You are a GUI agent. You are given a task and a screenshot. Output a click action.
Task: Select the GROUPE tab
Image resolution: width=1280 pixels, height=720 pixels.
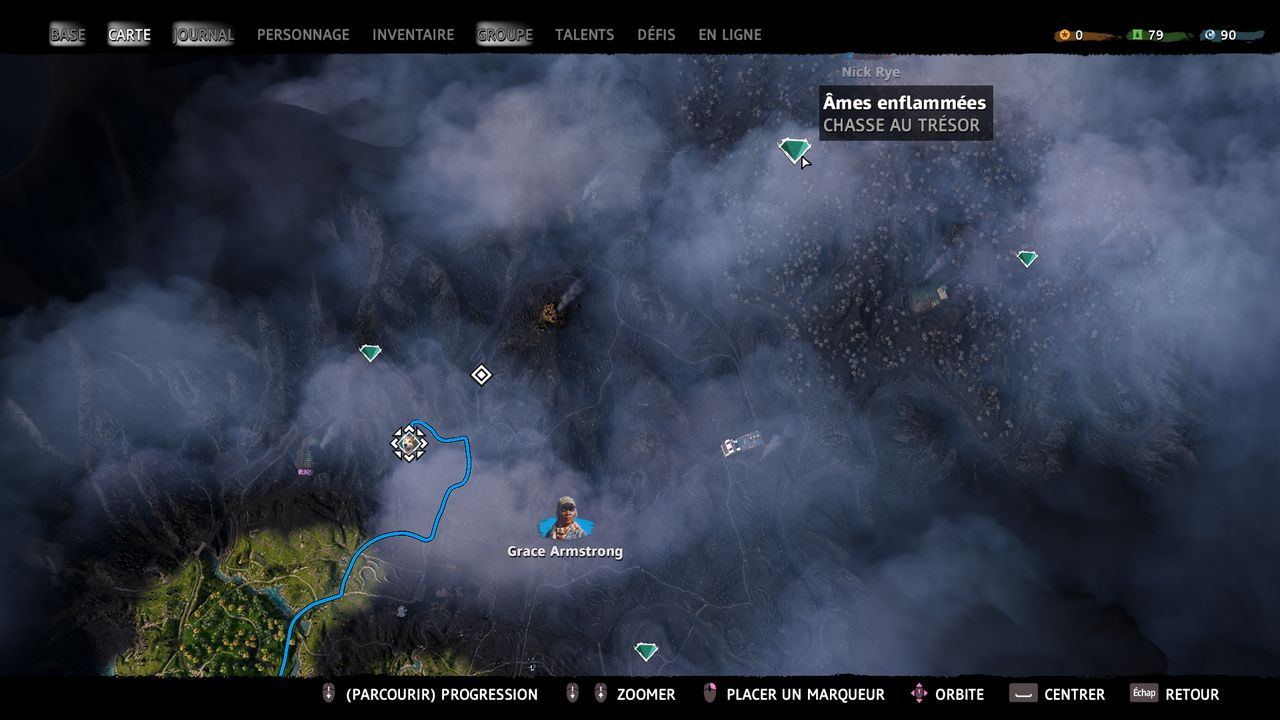pyautogui.click(x=504, y=35)
